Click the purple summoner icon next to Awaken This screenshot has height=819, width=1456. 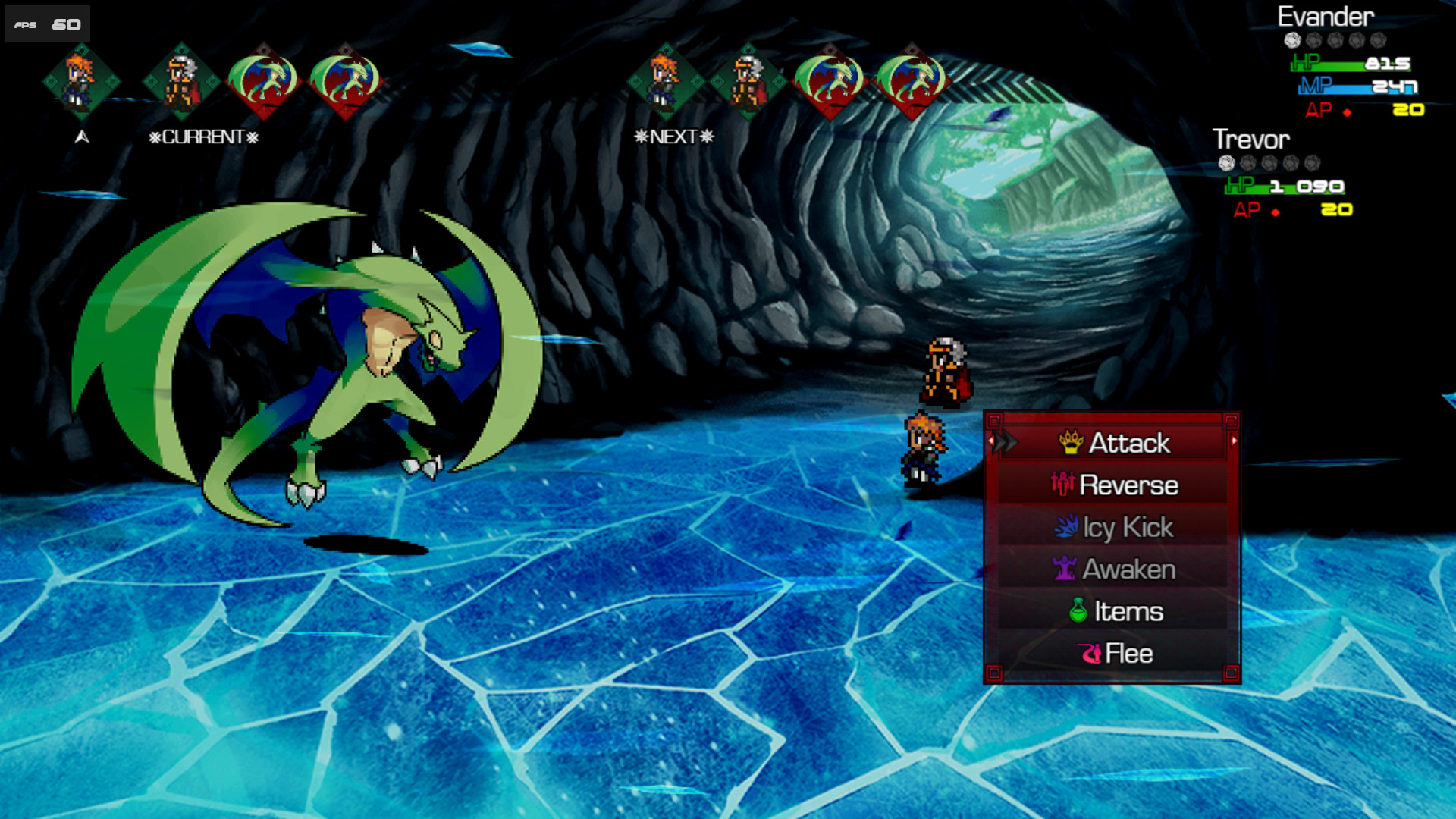coord(1065,569)
